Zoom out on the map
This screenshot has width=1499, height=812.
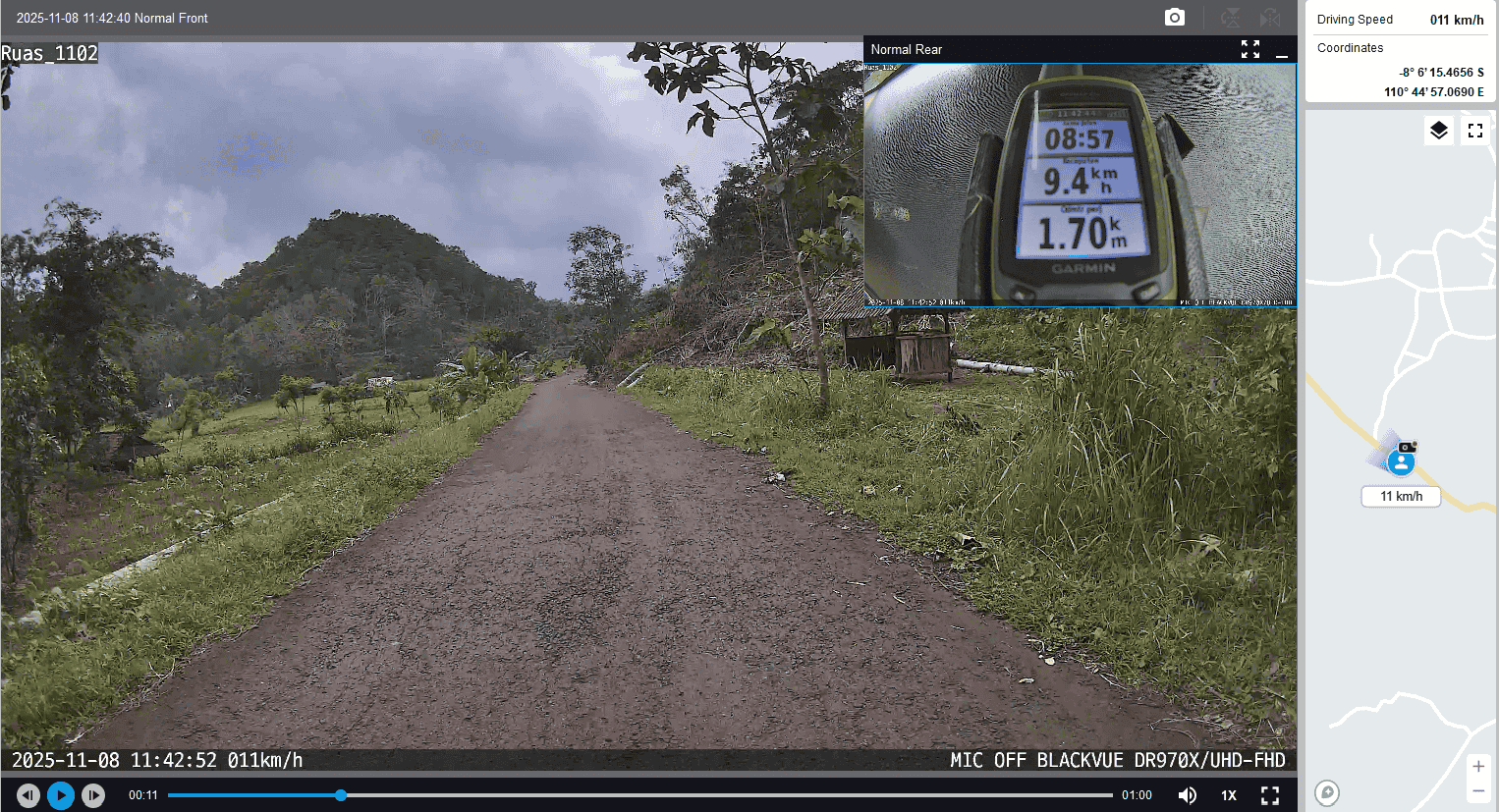[1478, 791]
